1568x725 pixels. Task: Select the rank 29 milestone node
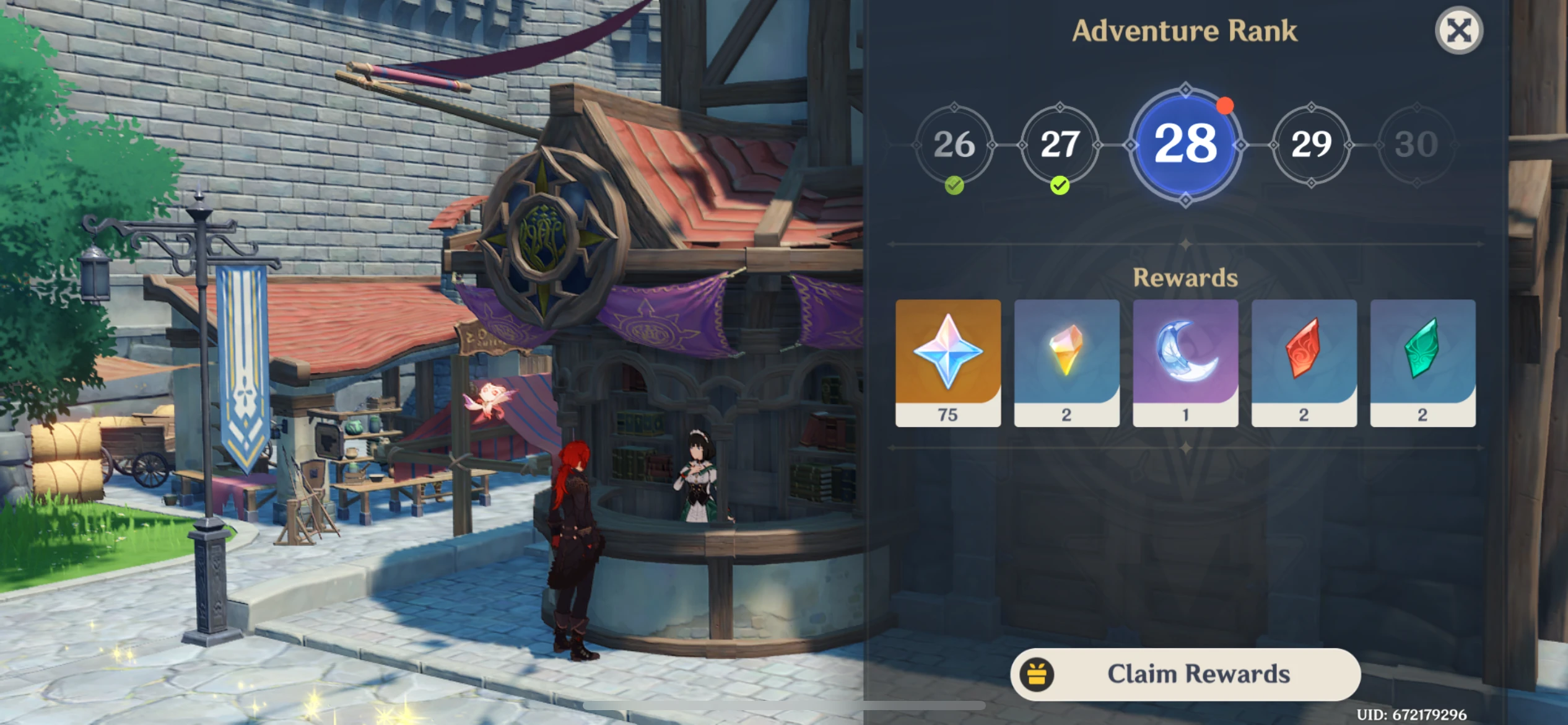point(1312,144)
